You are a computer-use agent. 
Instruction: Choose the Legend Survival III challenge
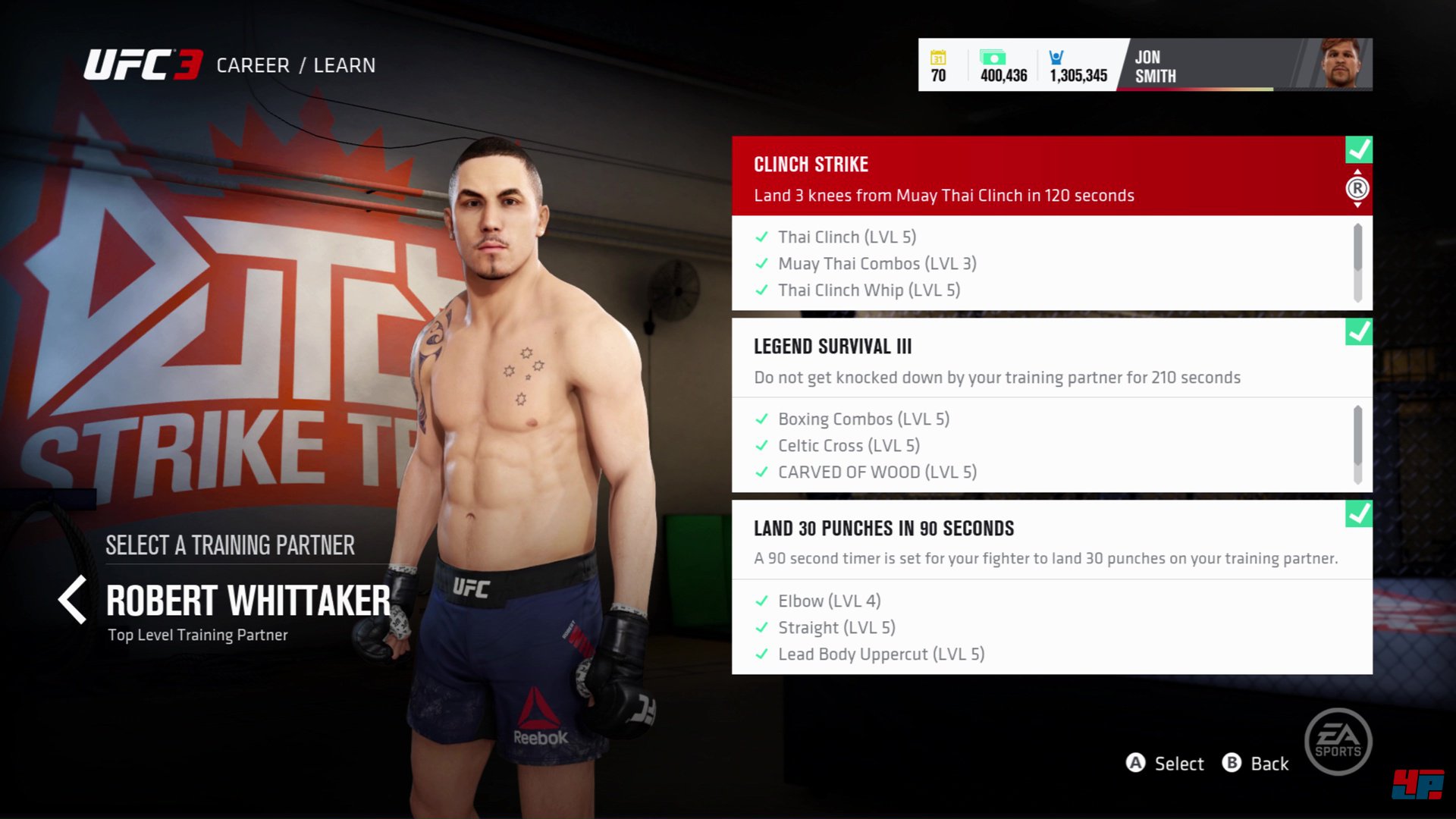click(x=1039, y=359)
